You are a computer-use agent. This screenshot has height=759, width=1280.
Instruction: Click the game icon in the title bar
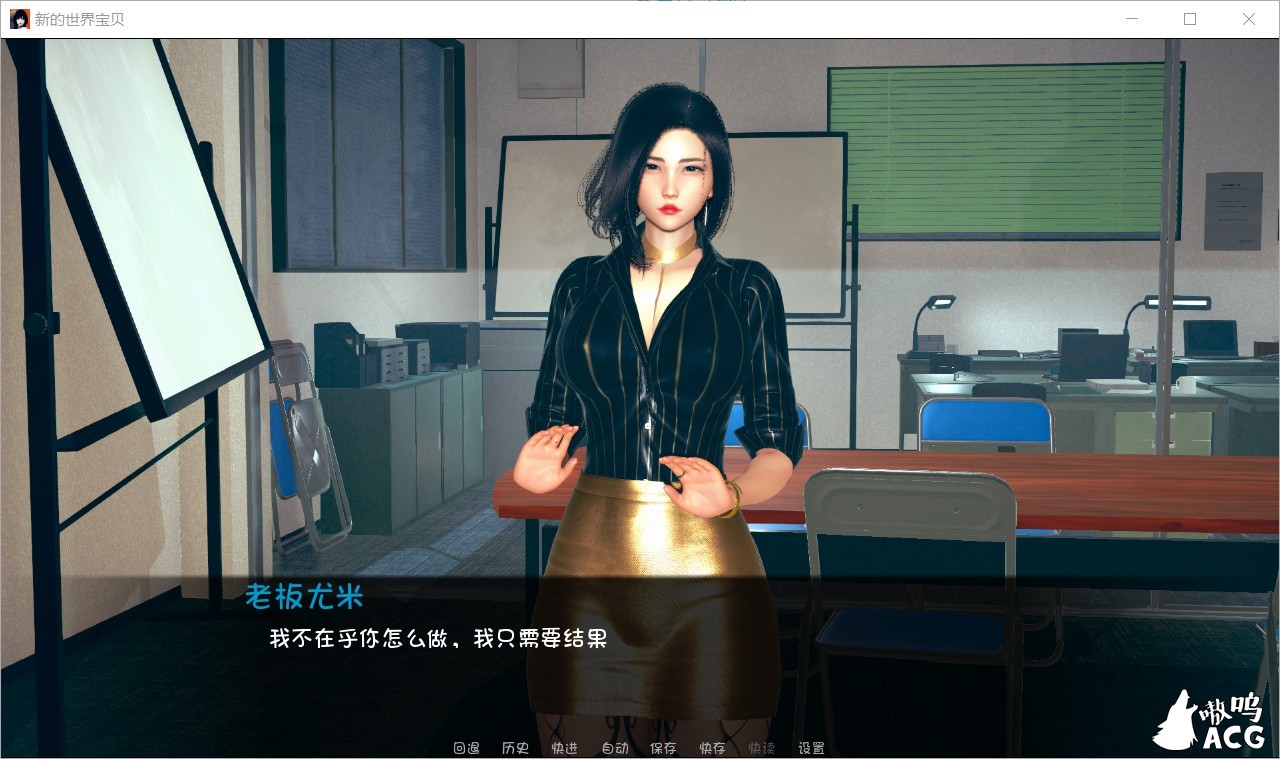18,18
